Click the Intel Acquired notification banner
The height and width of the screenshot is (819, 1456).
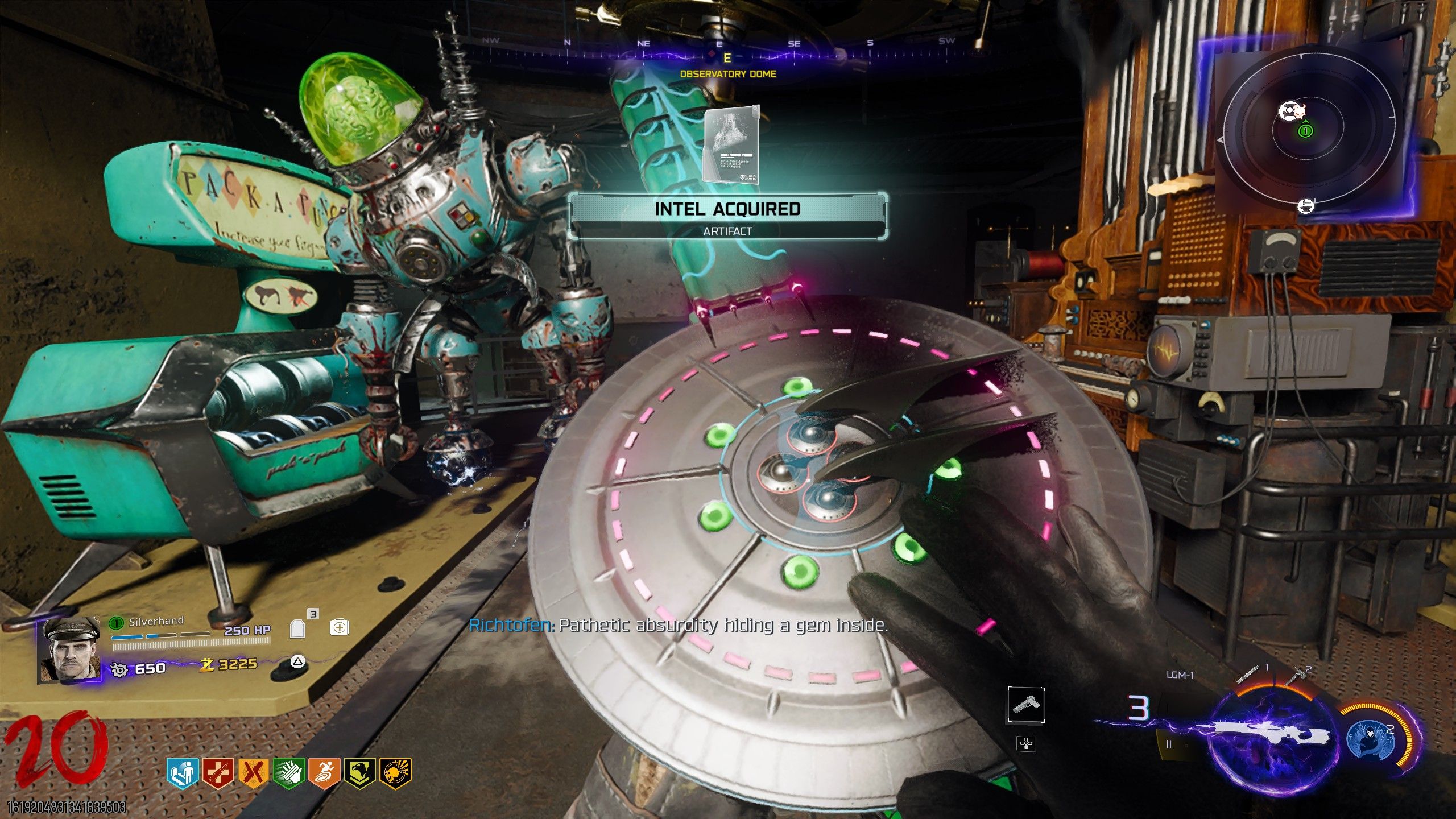click(727, 216)
